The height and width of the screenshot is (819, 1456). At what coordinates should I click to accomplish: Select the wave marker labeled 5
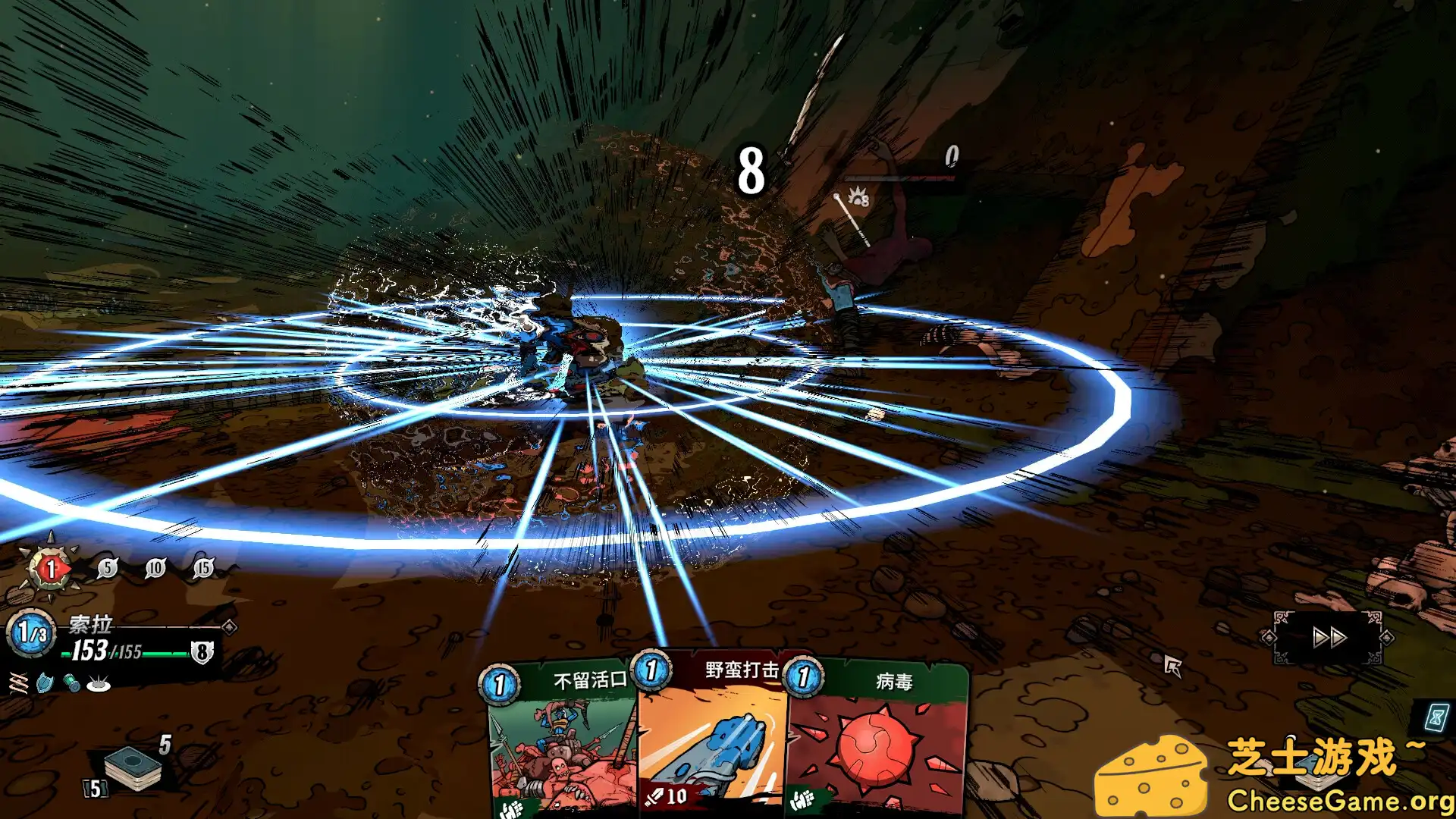[108, 568]
